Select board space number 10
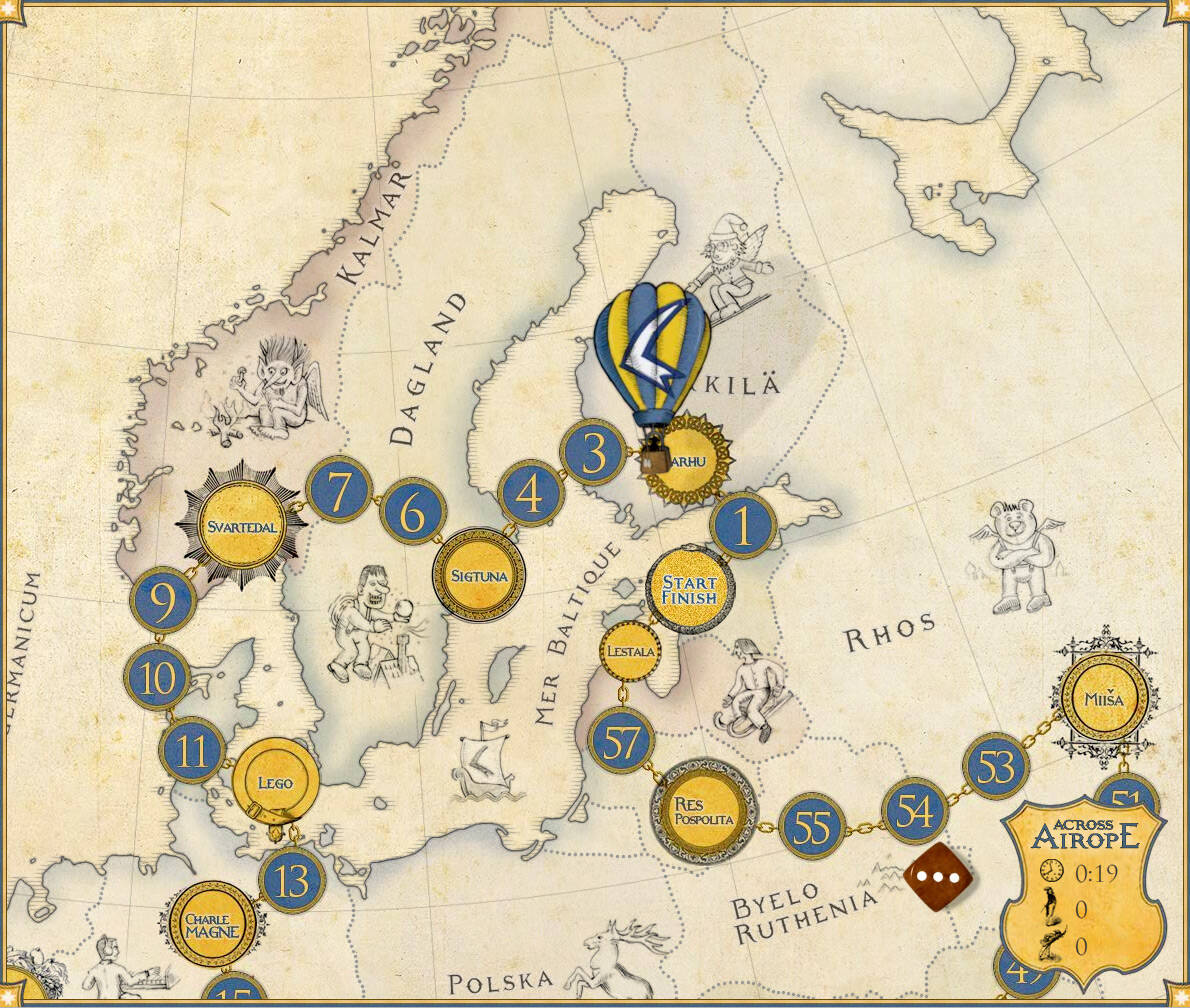 coord(158,679)
